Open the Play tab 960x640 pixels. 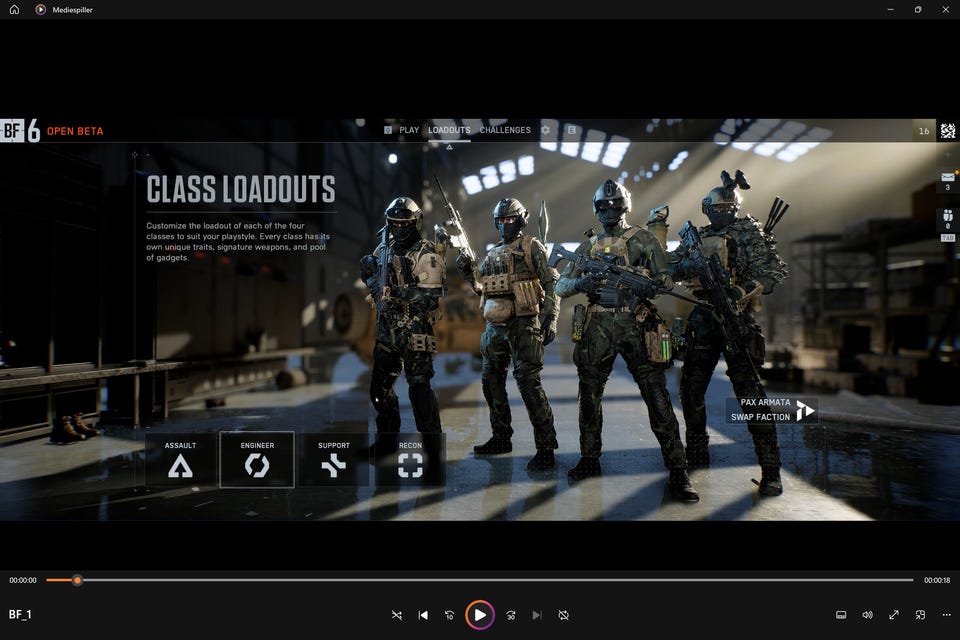pyautogui.click(x=408, y=130)
